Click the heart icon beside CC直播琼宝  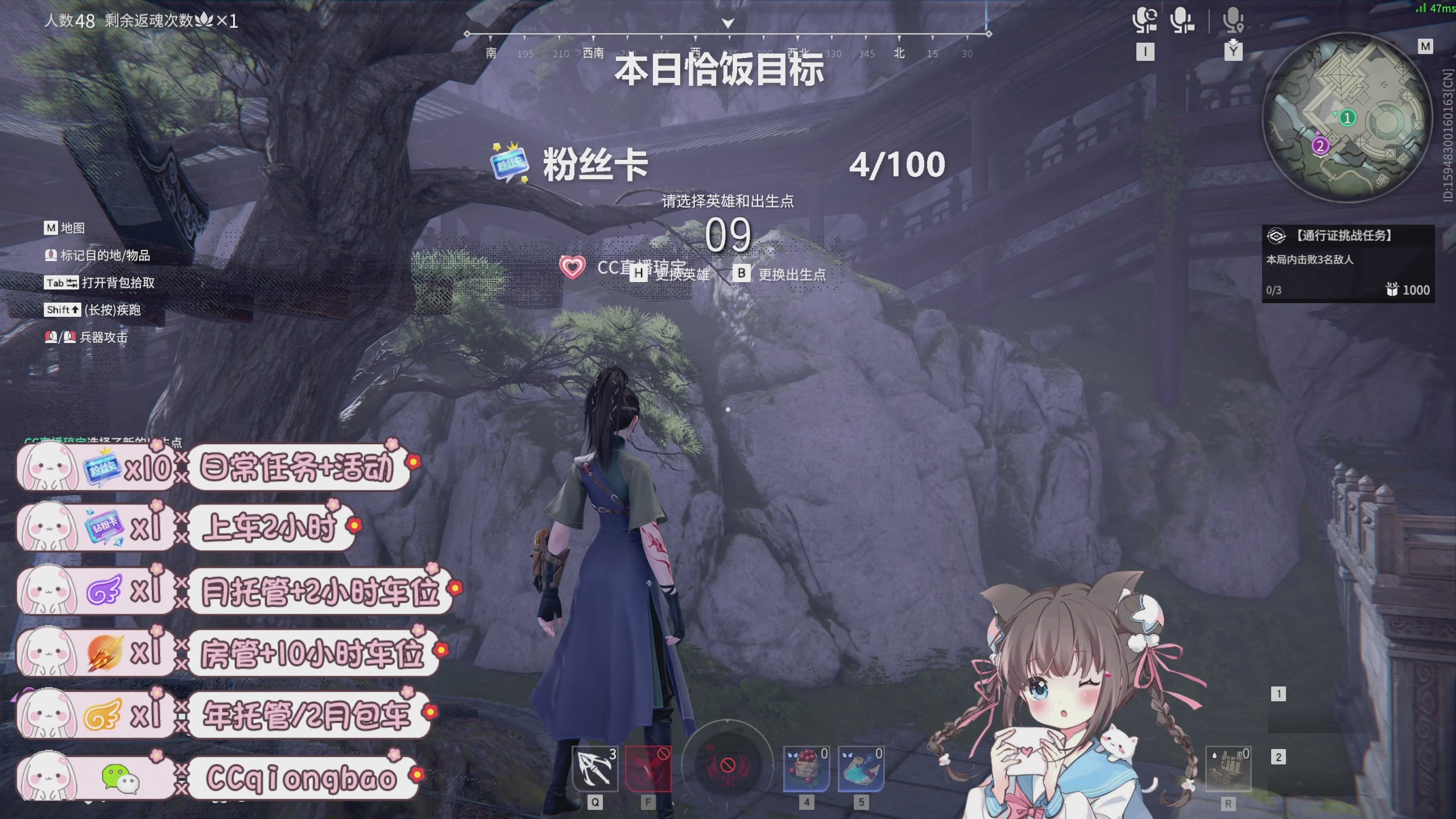[572, 266]
